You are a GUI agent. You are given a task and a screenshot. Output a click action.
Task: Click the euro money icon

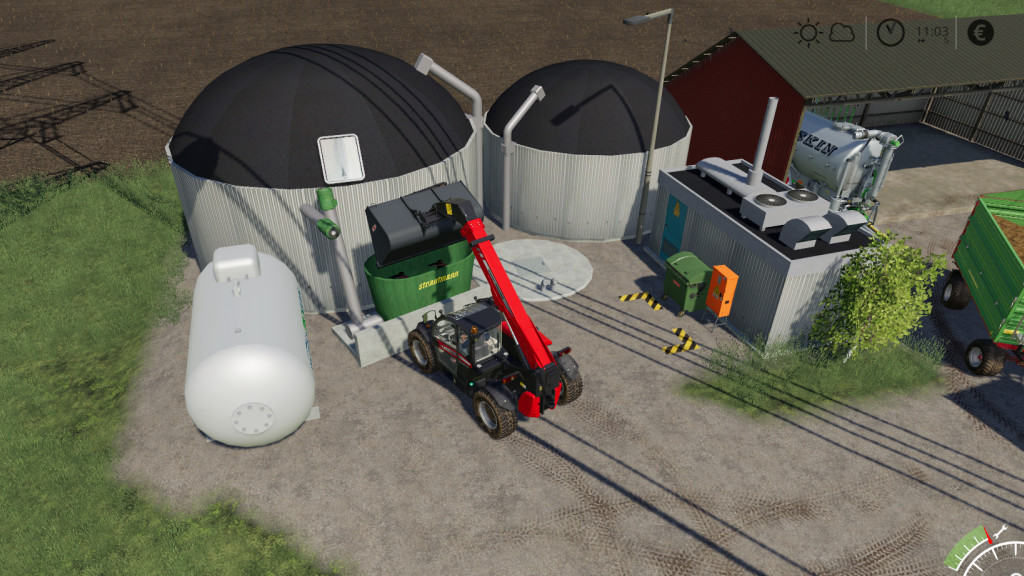point(981,32)
